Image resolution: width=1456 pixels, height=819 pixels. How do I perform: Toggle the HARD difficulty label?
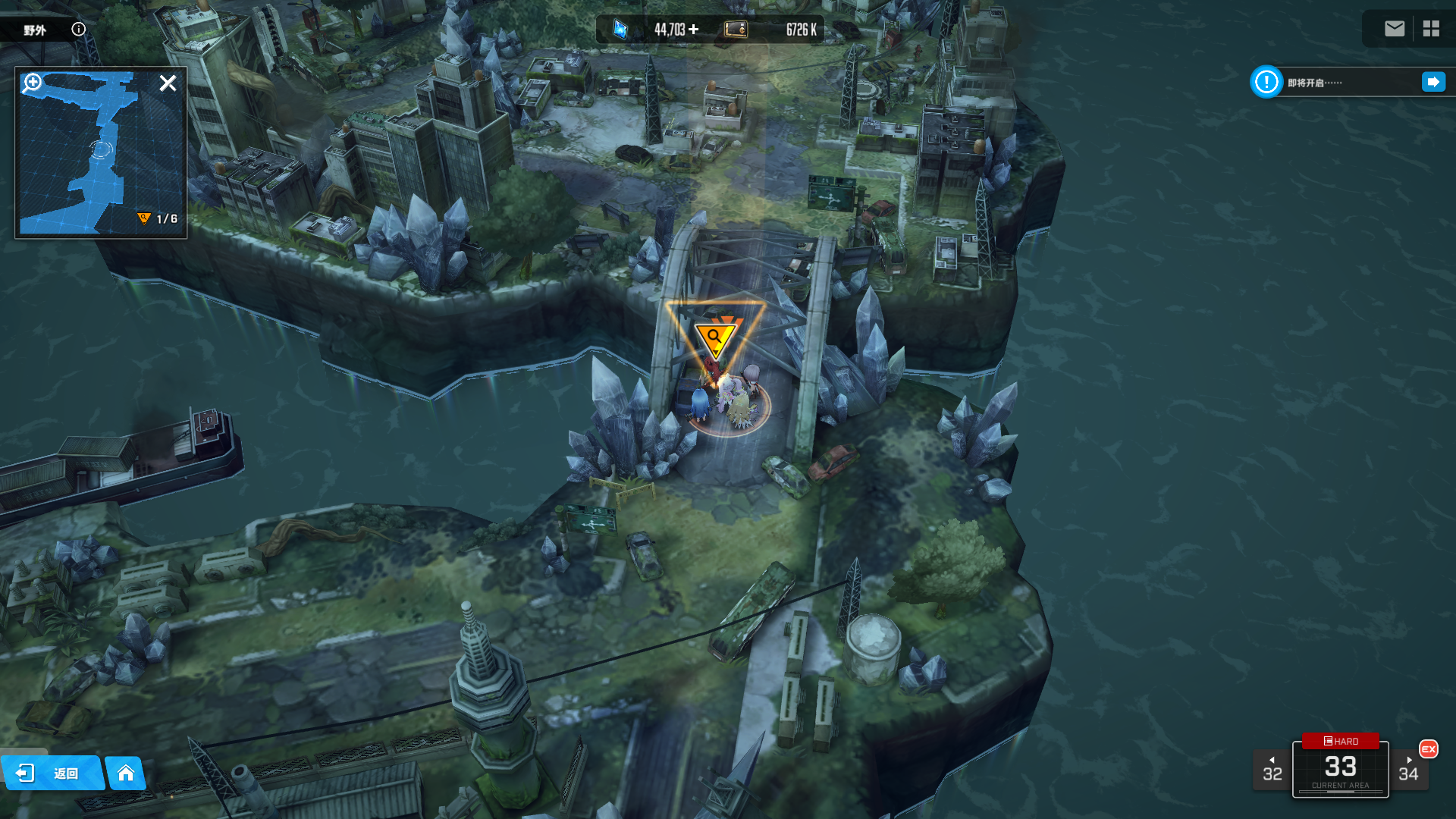[x=1340, y=741]
